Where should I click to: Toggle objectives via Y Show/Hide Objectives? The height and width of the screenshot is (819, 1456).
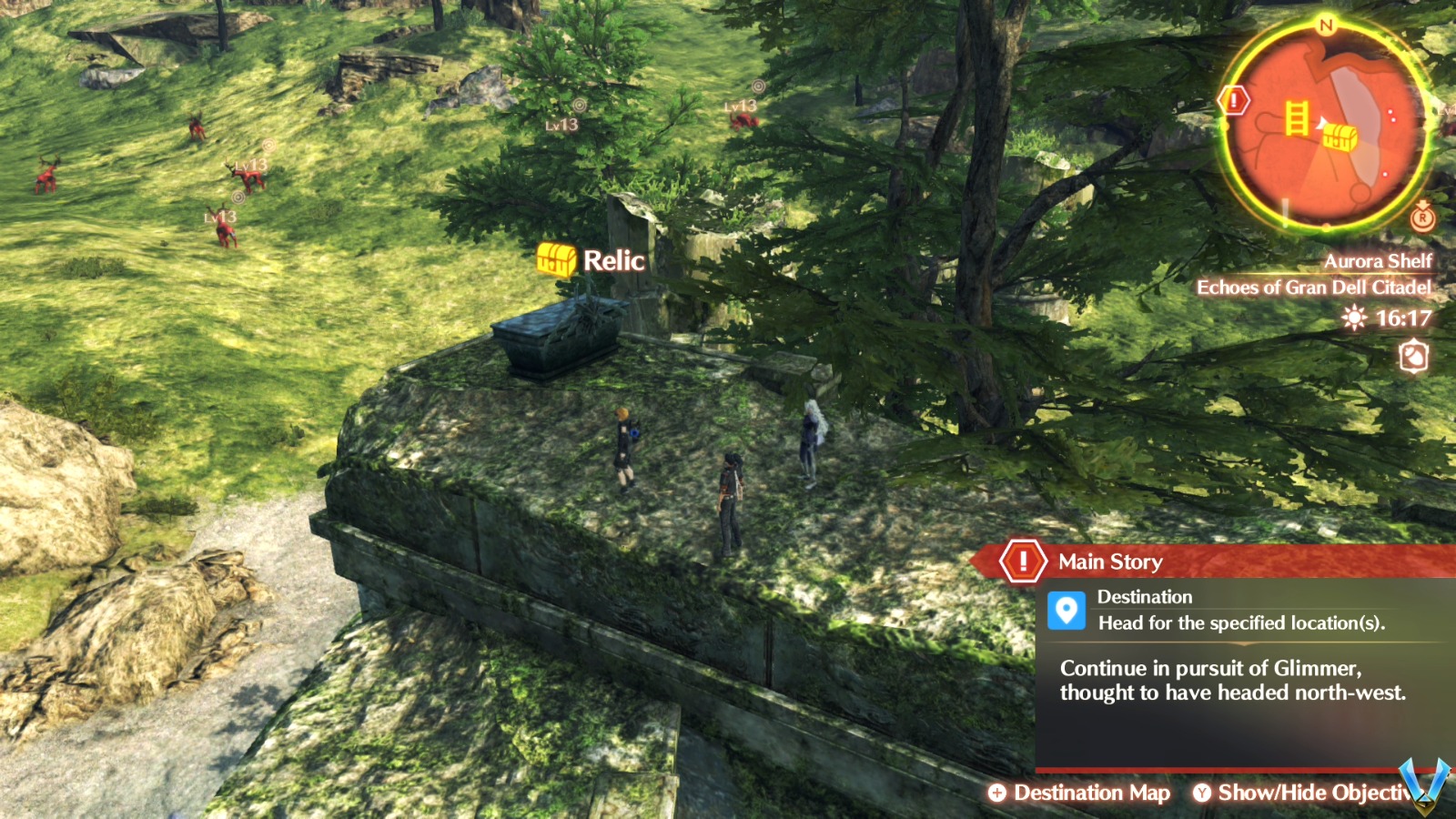pos(1309,793)
